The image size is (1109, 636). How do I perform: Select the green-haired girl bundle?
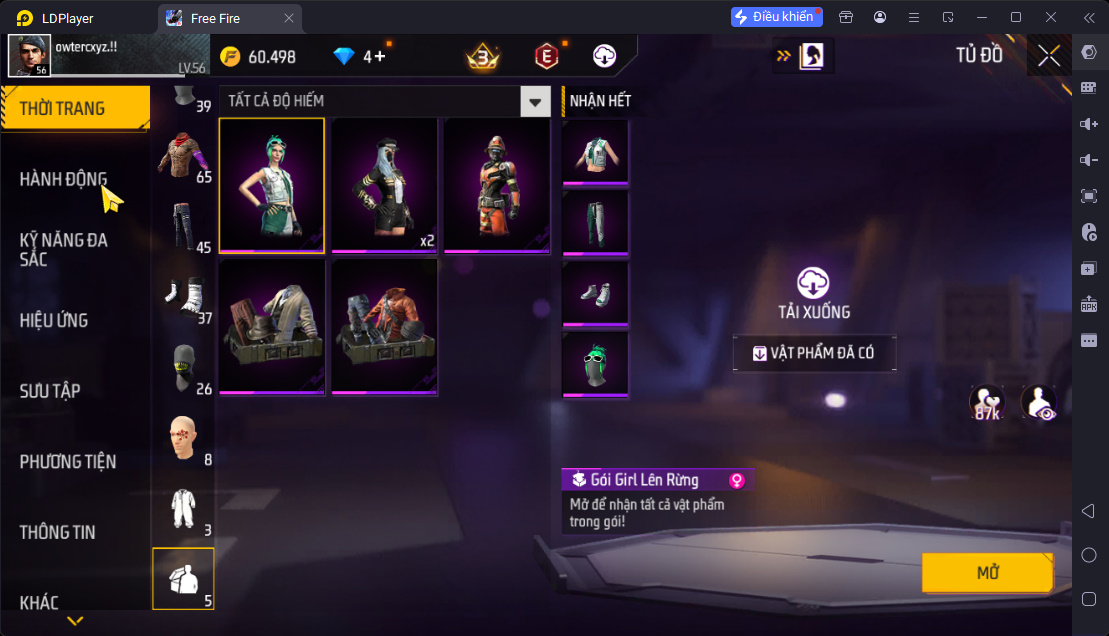click(272, 186)
